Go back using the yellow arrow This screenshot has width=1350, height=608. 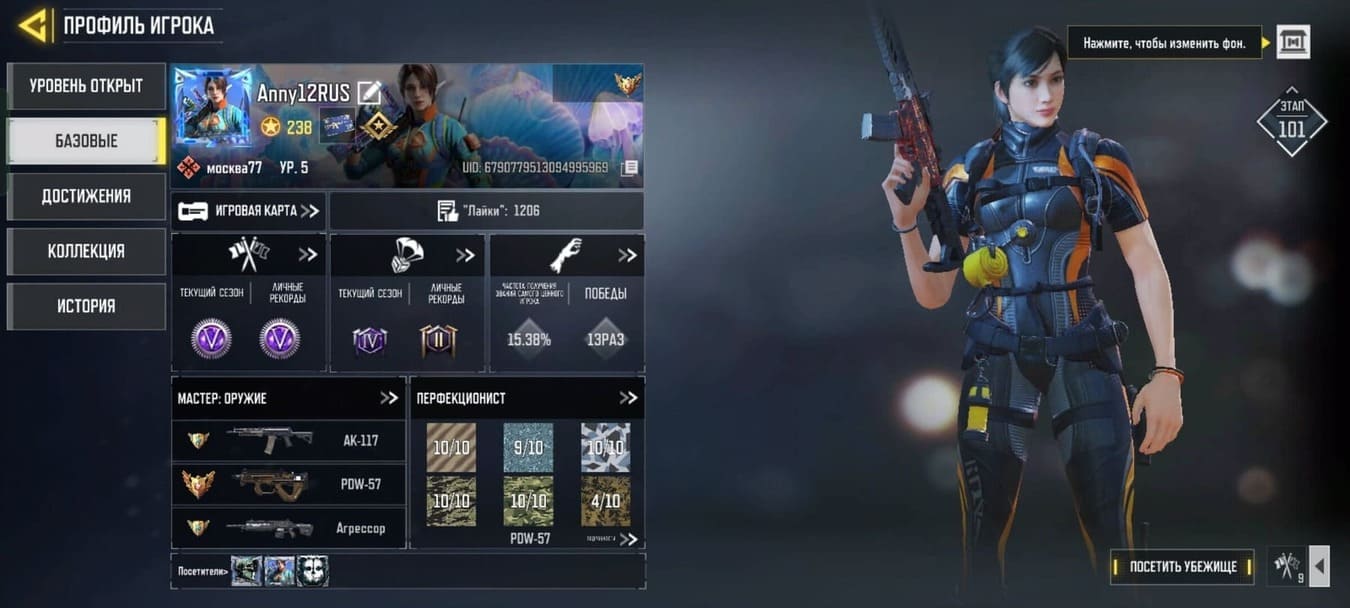[33, 25]
